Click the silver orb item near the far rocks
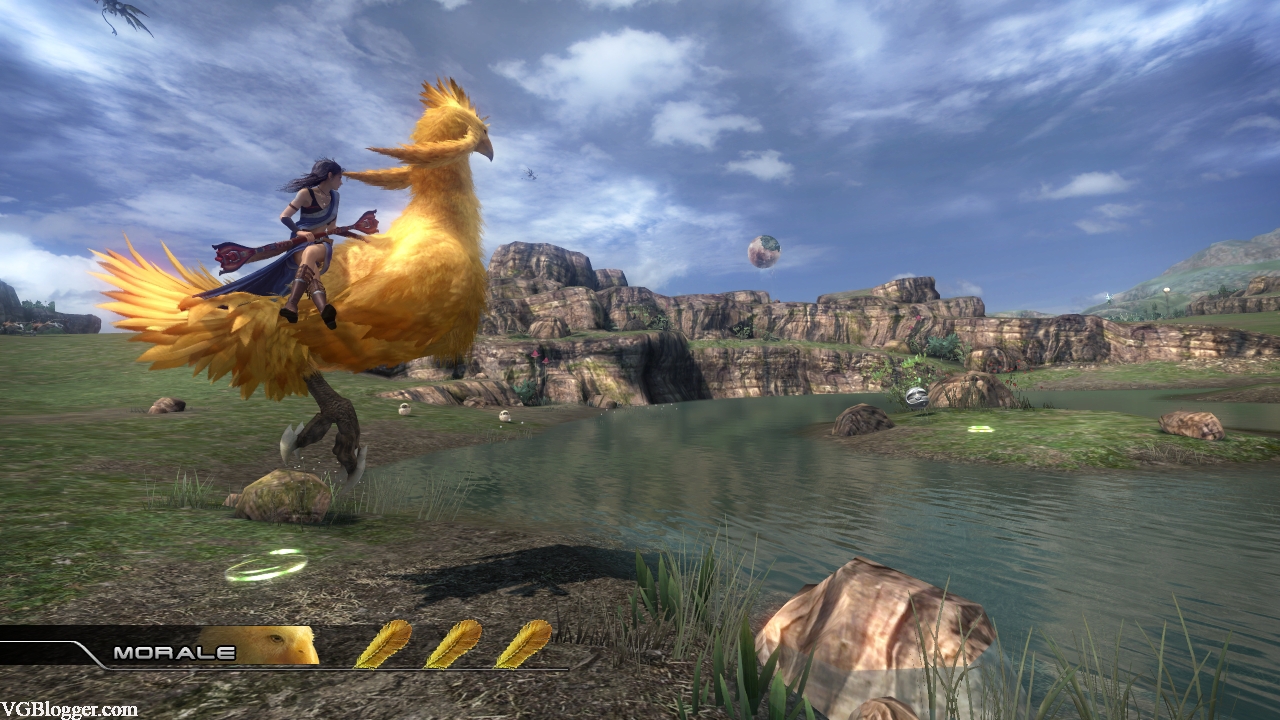Viewport: 1280px width, 720px height. (x=916, y=397)
